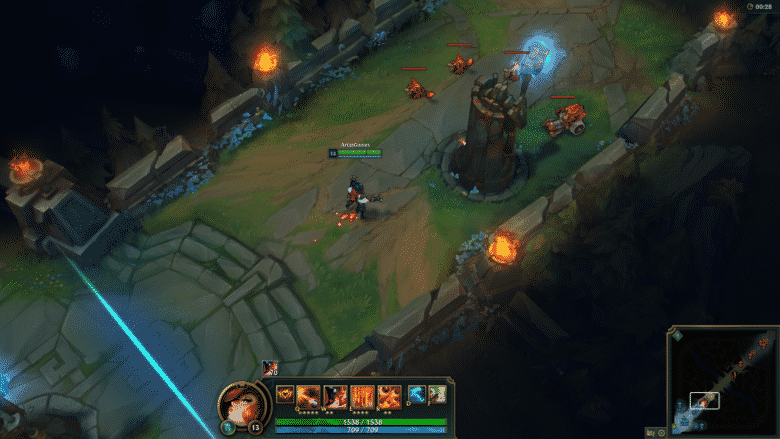Activate Miss Fortune's Double Up Q ability
Image resolution: width=780 pixels, height=439 pixels.
308,396
